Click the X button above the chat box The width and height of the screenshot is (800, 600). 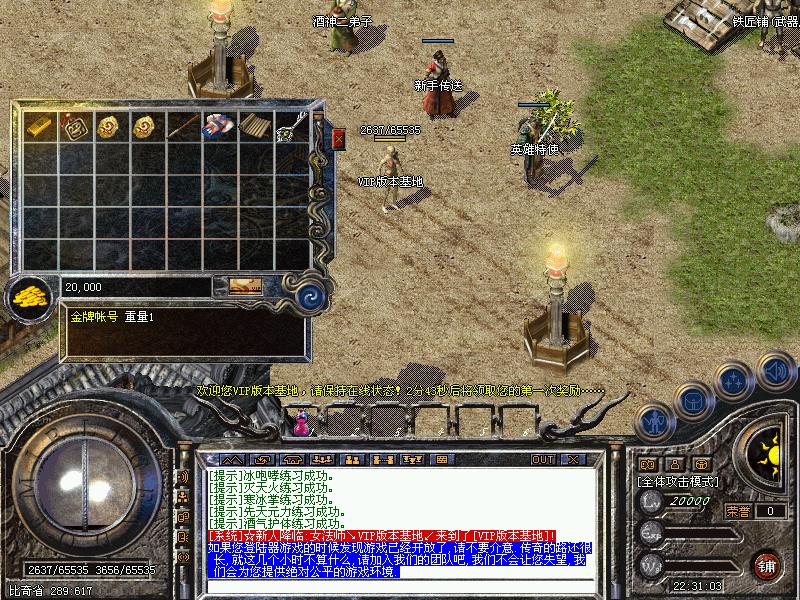tap(572, 460)
